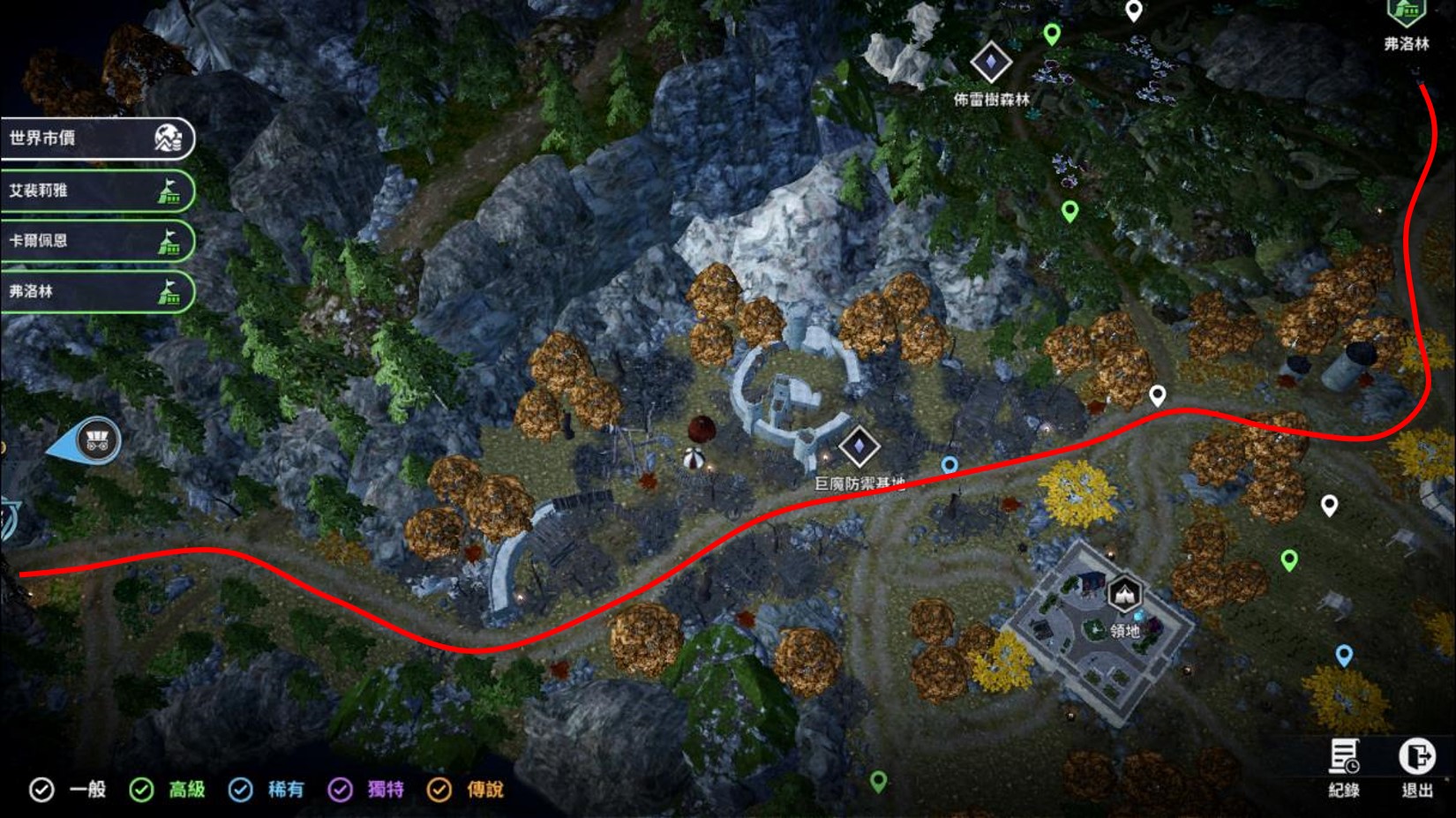Toggle the 一般 grade filter checkbox
The height and width of the screenshot is (818, 1456).
point(41,790)
